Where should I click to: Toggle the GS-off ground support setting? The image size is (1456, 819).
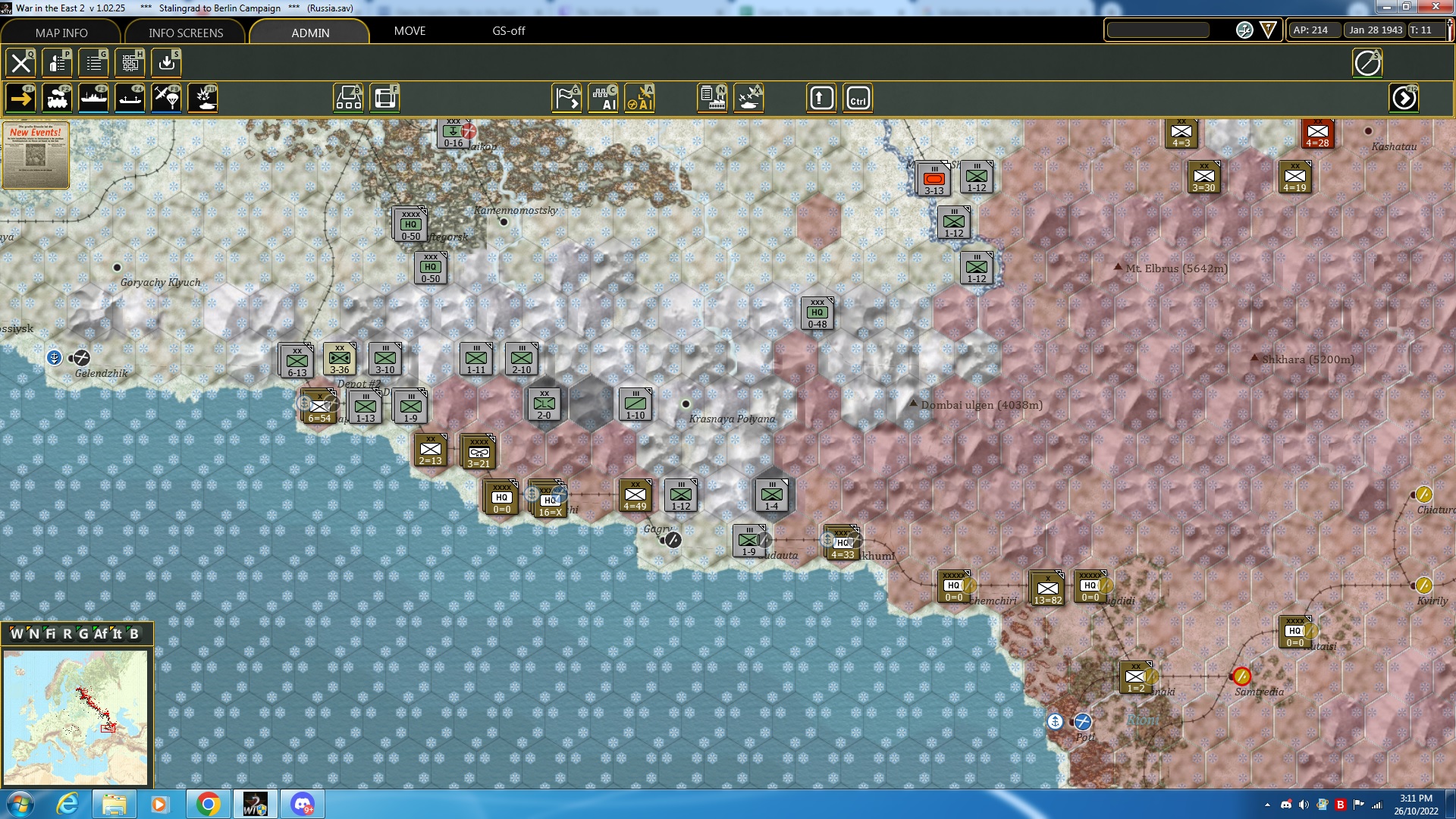507,32
